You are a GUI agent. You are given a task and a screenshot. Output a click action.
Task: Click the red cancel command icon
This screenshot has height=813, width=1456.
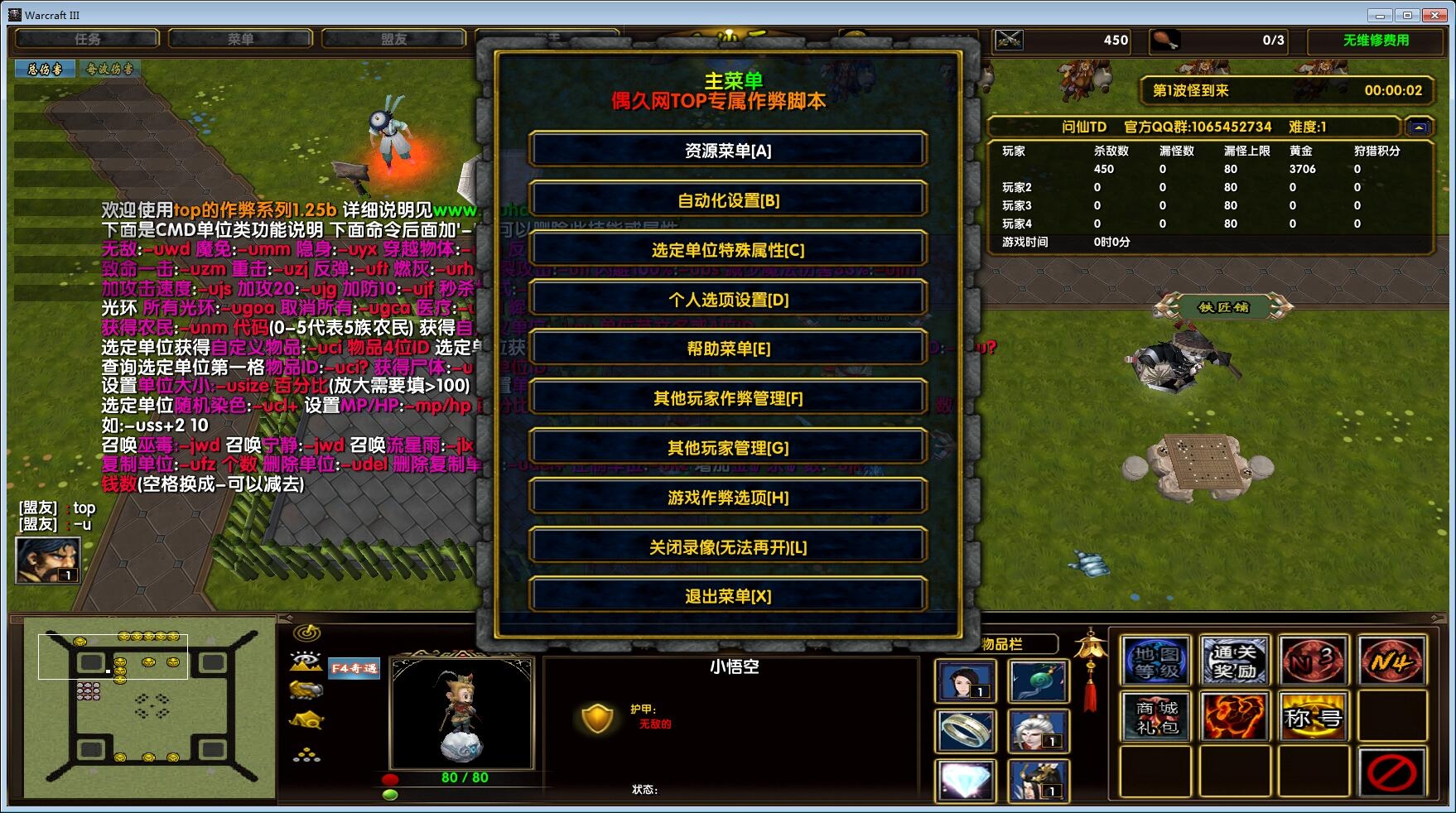[x=1391, y=773]
